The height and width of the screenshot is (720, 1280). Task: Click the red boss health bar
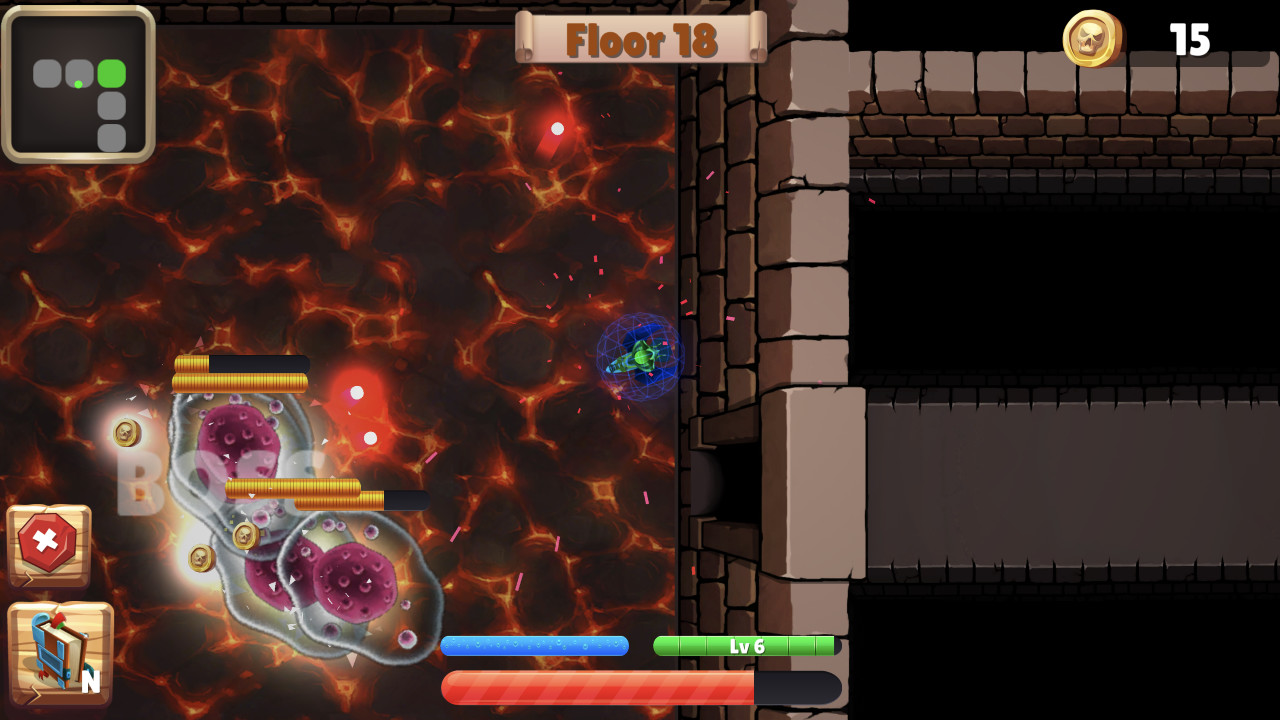600,687
